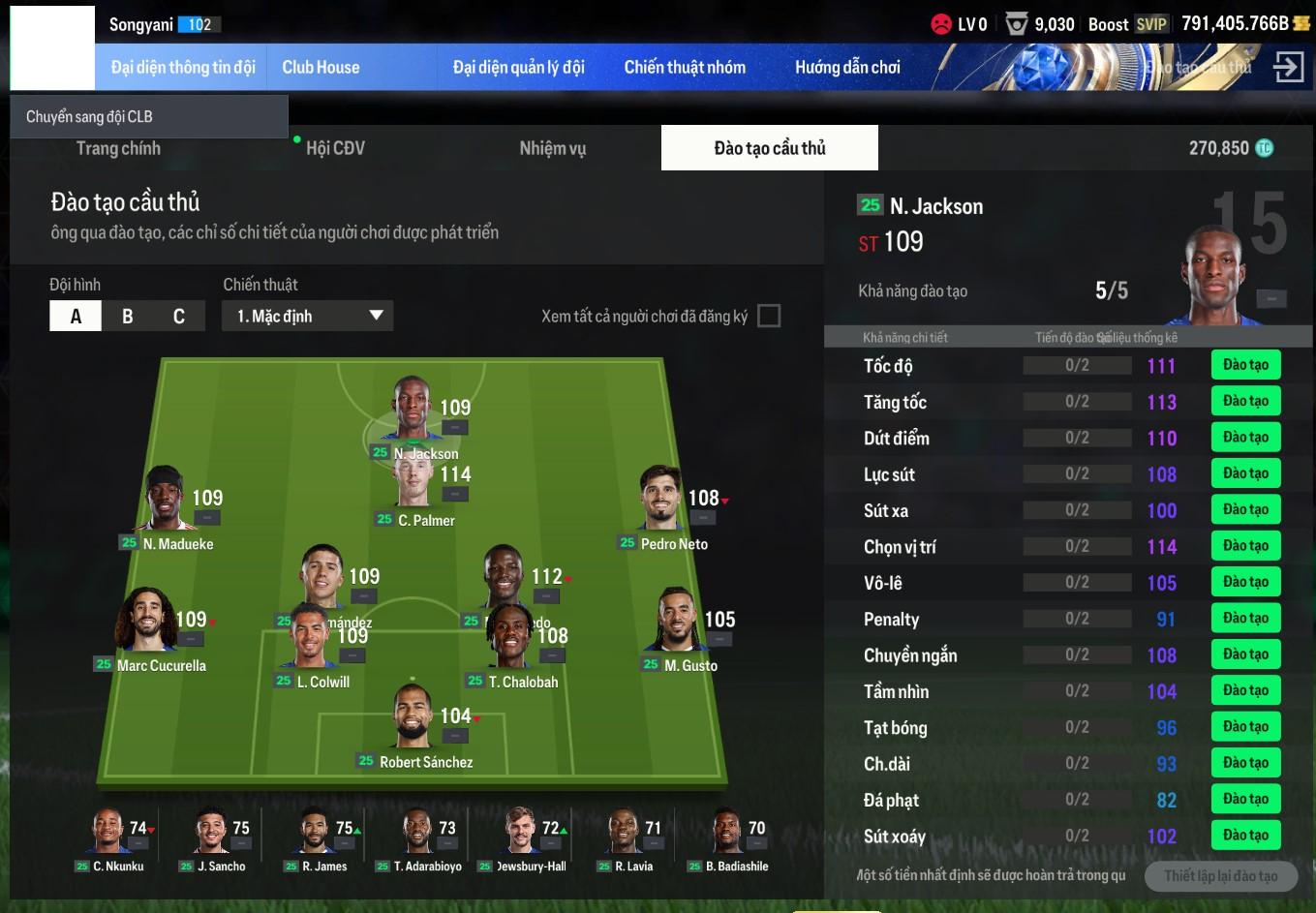Screen dimensions: 1316x913
Task: Switch to the Hội CĐV tab
Action: pos(335,148)
